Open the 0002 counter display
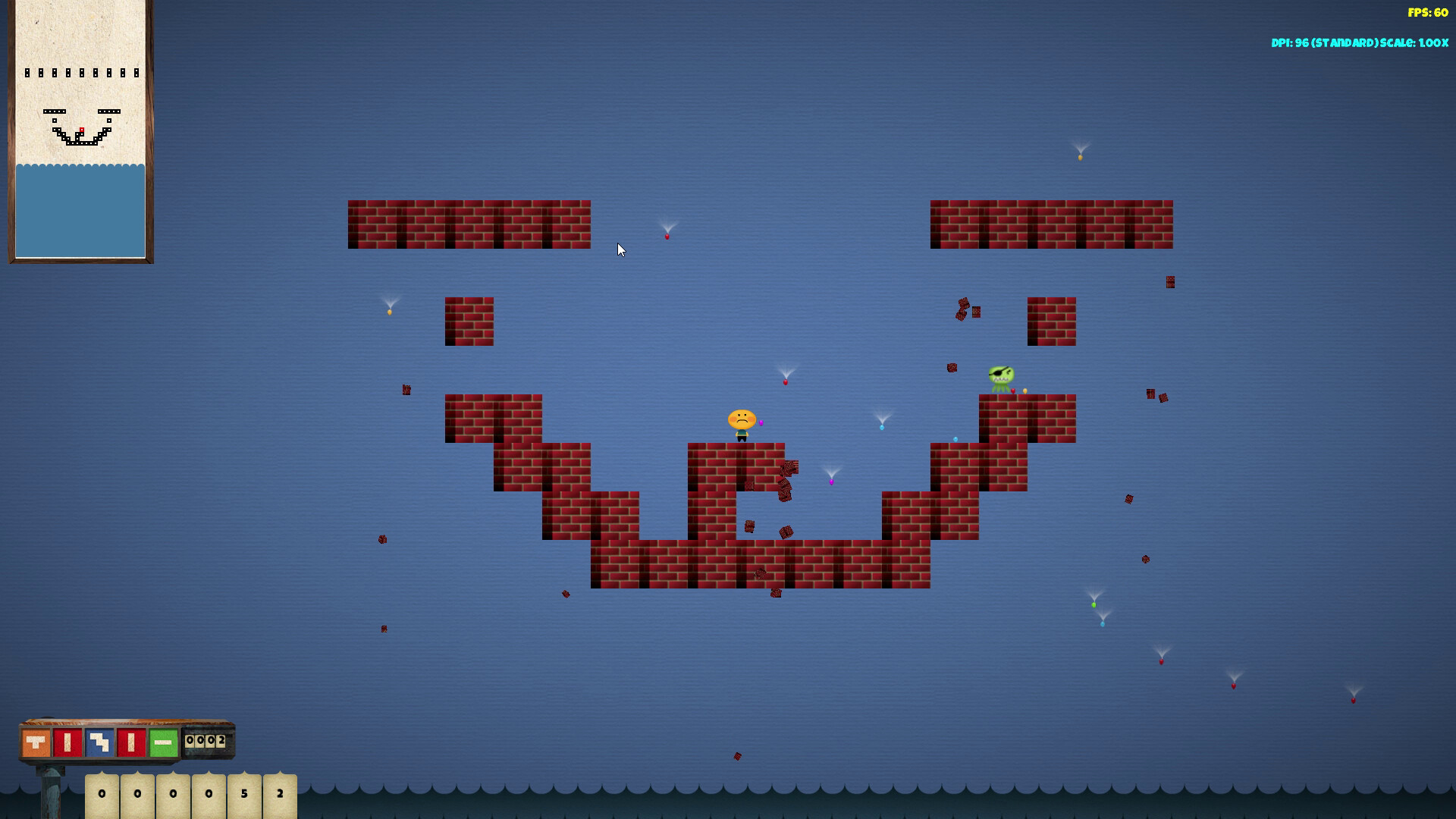This screenshot has height=819, width=1456. coord(205,741)
